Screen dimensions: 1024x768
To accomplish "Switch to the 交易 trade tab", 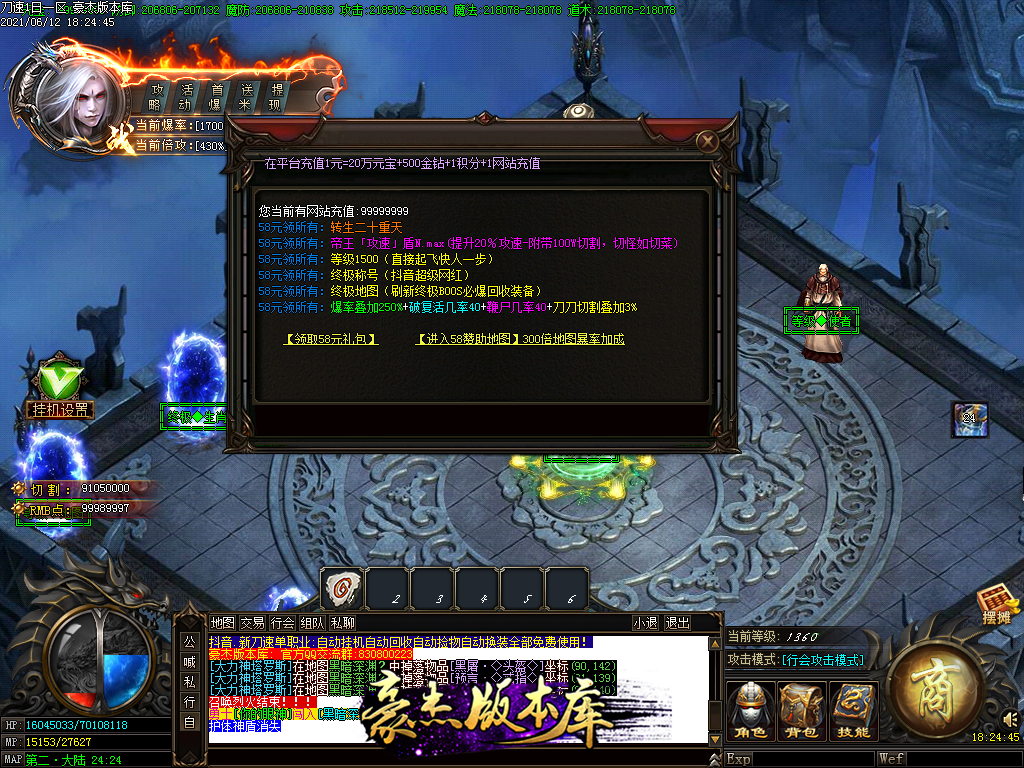I will click(252, 623).
